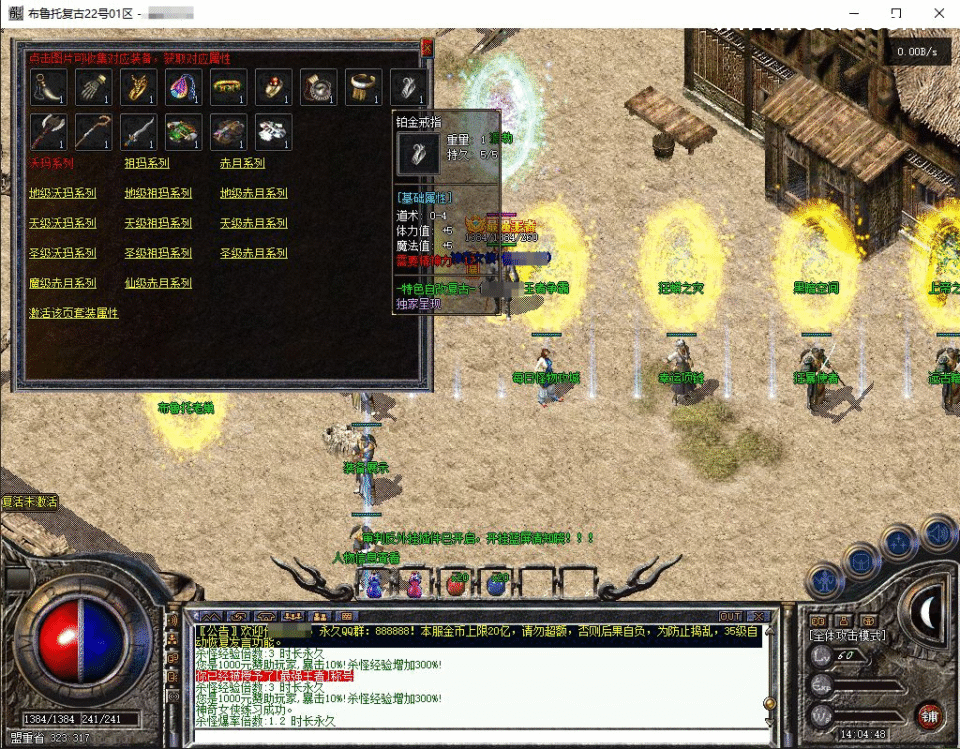960x749 pixels.
Task: Open the 仙级赤月系列 link
Action: click(x=158, y=283)
